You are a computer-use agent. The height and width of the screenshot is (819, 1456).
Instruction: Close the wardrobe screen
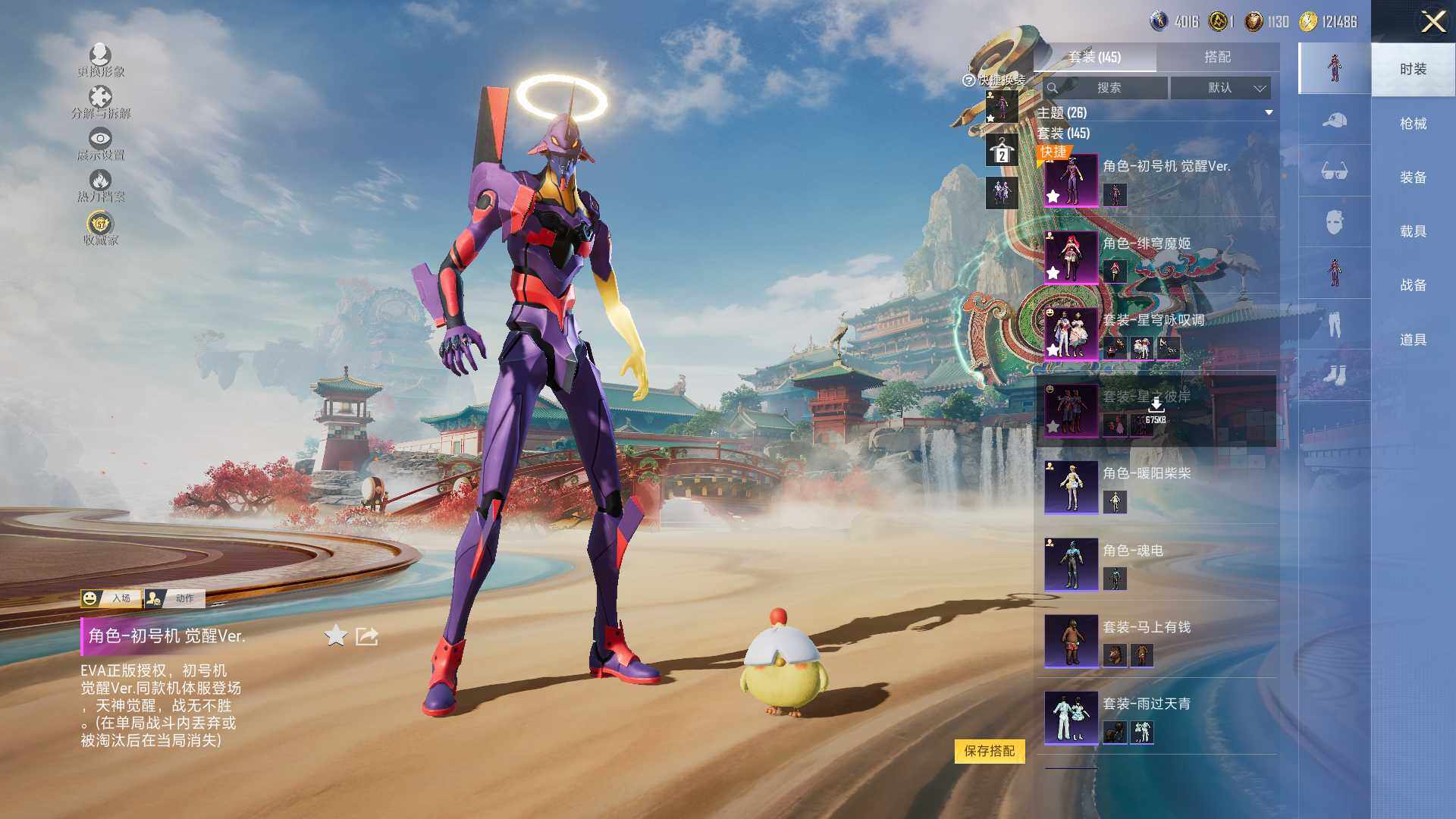pyautogui.click(x=1432, y=21)
